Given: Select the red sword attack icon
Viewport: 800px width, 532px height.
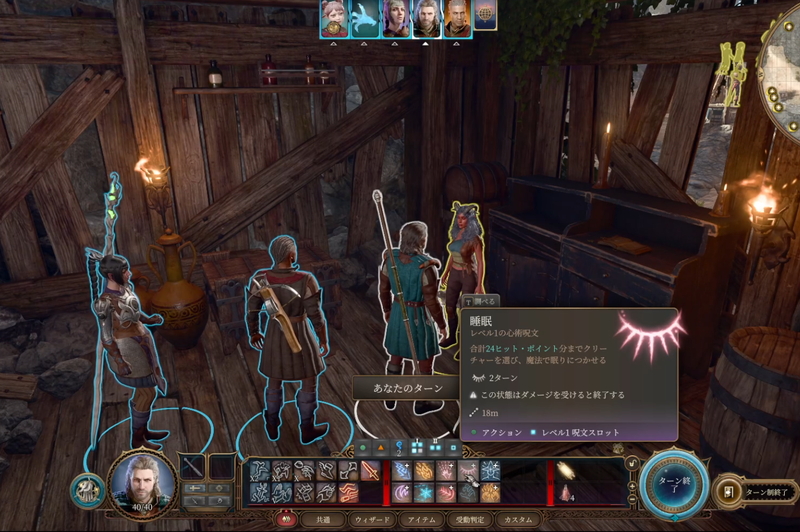Looking at the screenshot, I should pyautogui.click(x=371, y=471).
